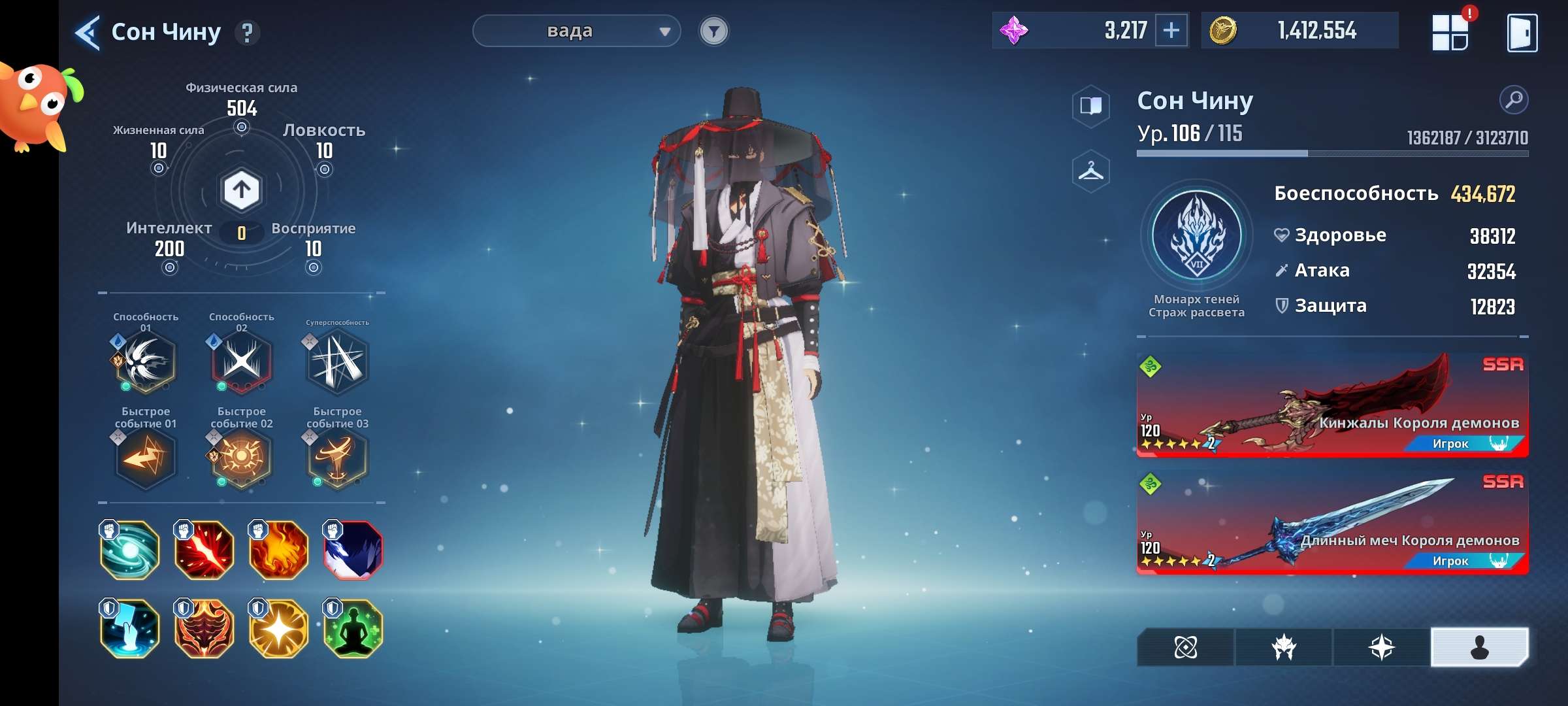Open the Длинный меч Короля демонов card

(1332, 522)
